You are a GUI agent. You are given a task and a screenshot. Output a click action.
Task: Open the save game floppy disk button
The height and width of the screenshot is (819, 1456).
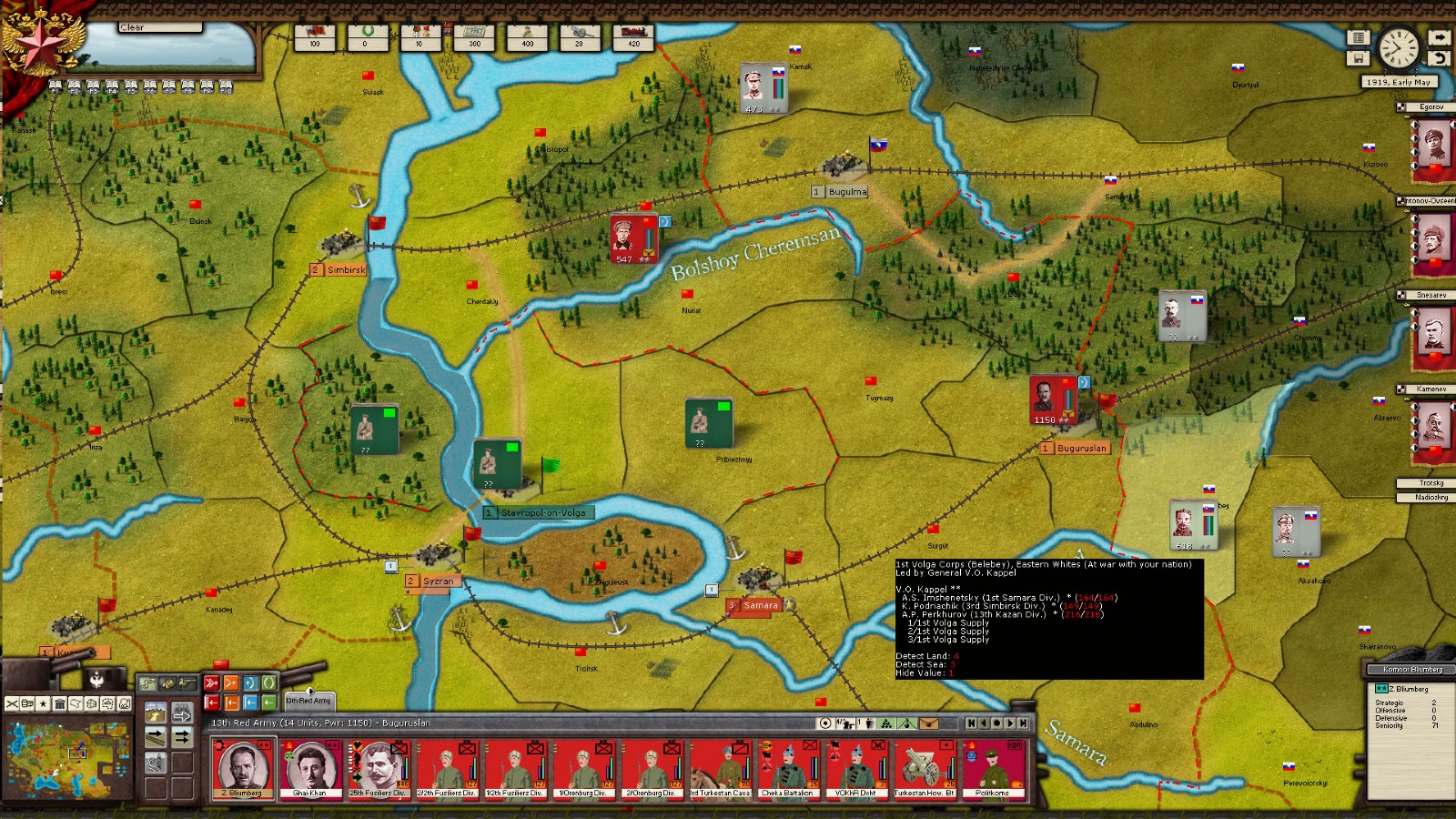[1358, 58]
